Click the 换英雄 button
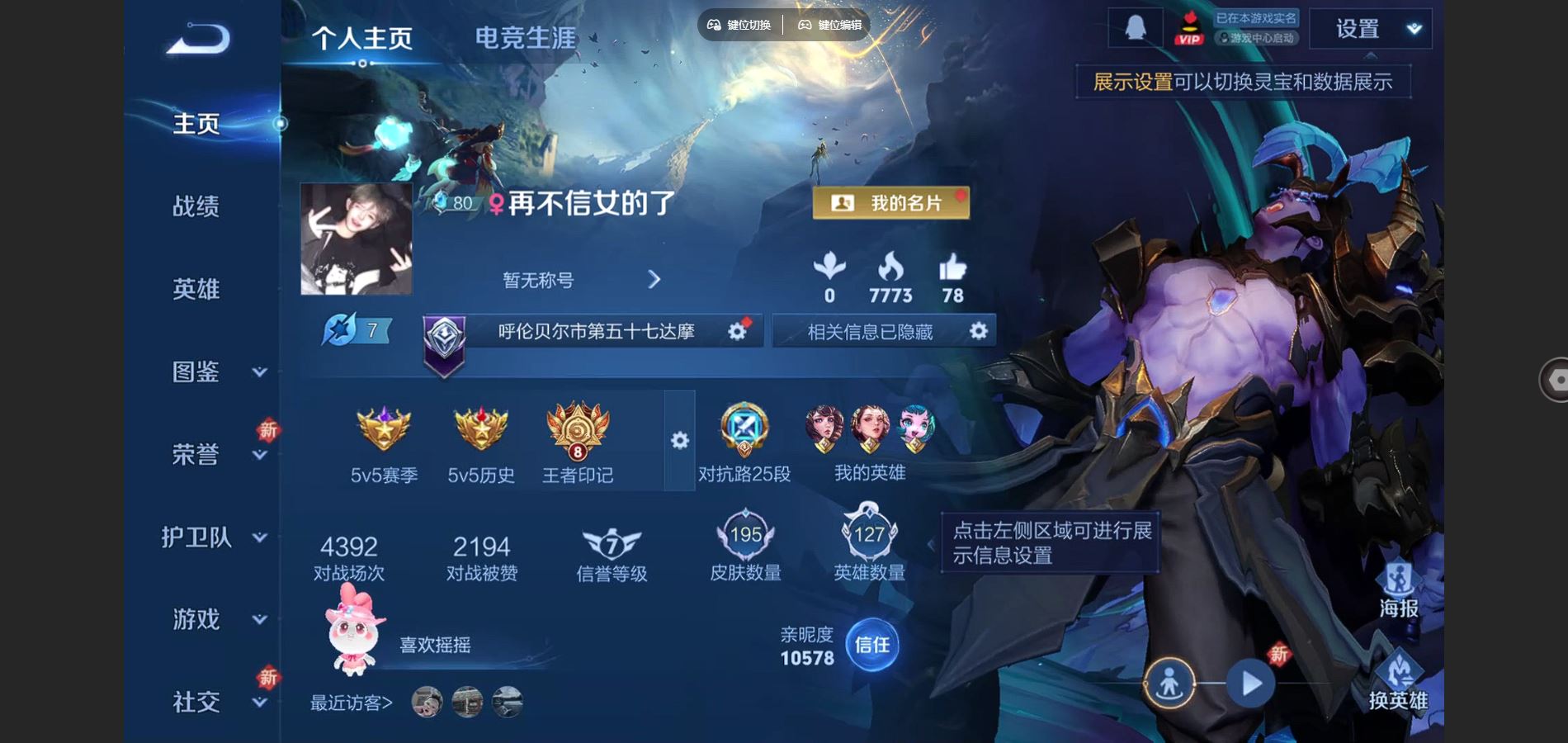Screen dimensions: 1568x743 tap(1398, 682)
